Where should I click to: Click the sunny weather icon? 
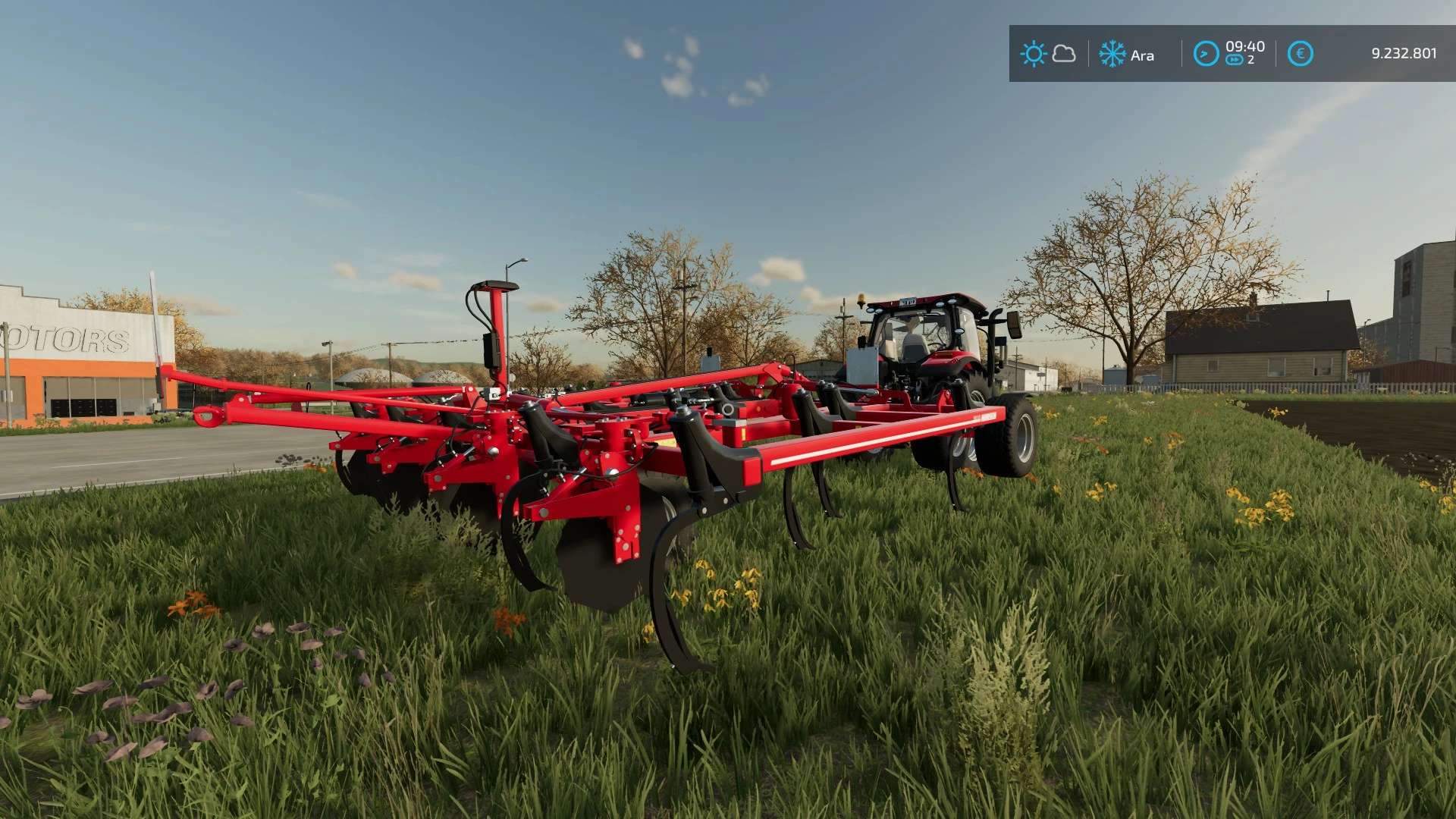pyautogui.click(x=1033, y=54)
